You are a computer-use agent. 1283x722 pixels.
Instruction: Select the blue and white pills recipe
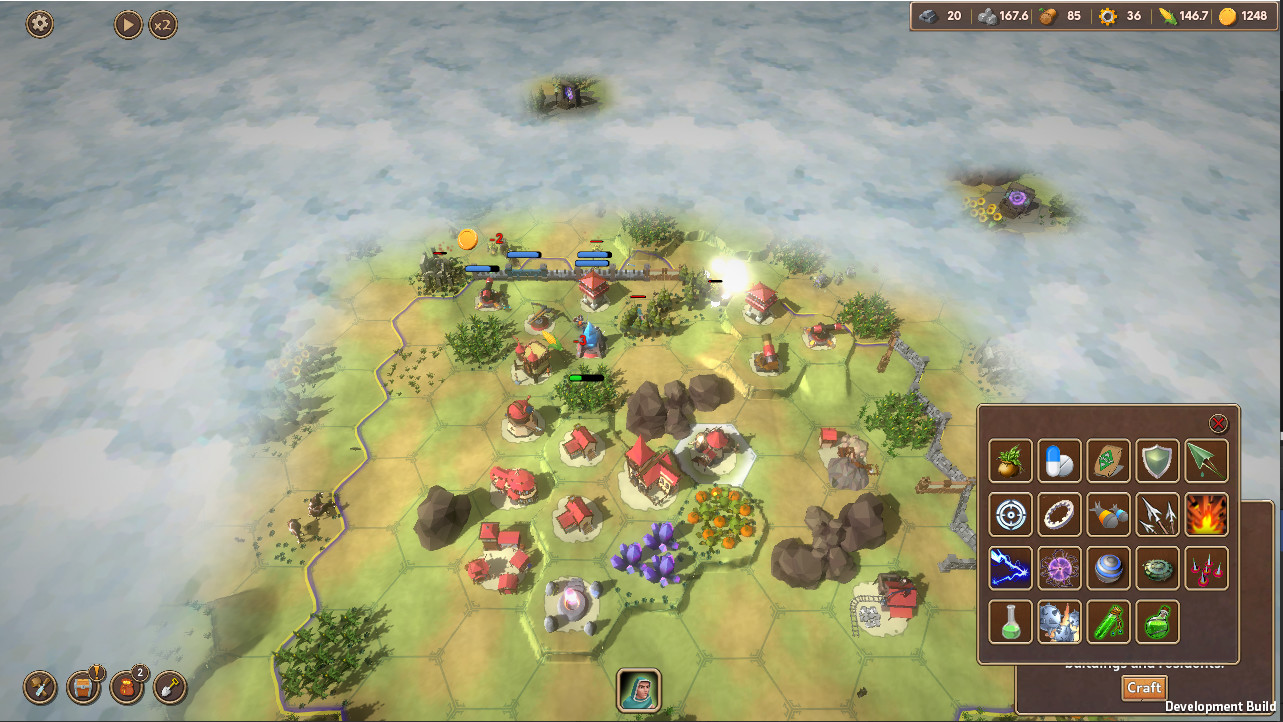tap(1060, 461)
